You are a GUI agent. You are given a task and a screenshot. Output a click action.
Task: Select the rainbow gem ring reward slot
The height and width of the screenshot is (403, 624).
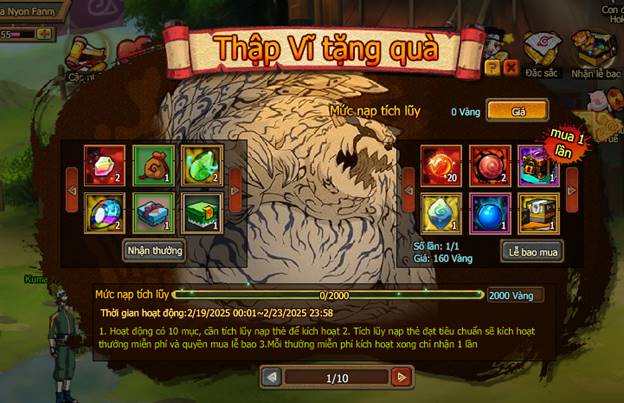tap(104, 211)
